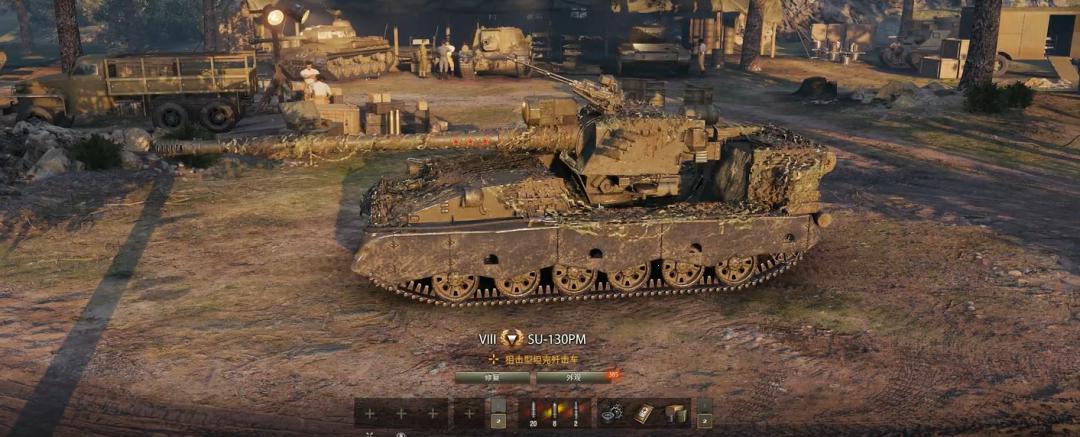Select the stacked crates consumable slot
The image size is (1080, 437).
pos(675,412)
